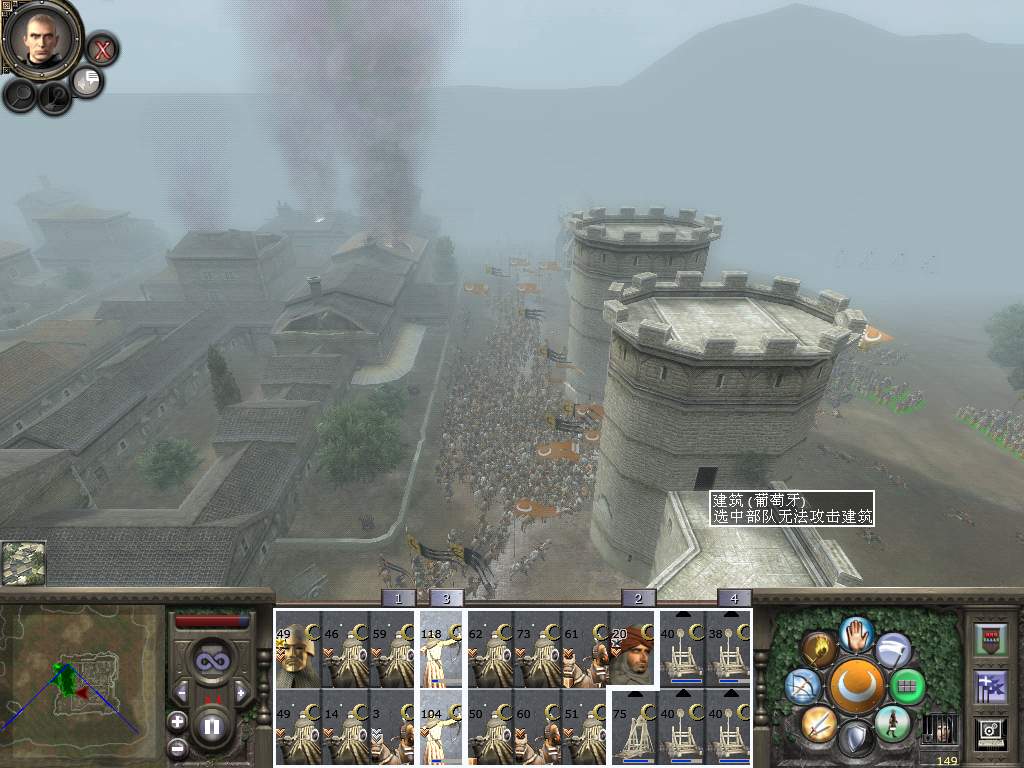This screenshot has height=768, width=1024.
Task: Zoom out the minimap with minus button
Action: [x=178, y=746]
